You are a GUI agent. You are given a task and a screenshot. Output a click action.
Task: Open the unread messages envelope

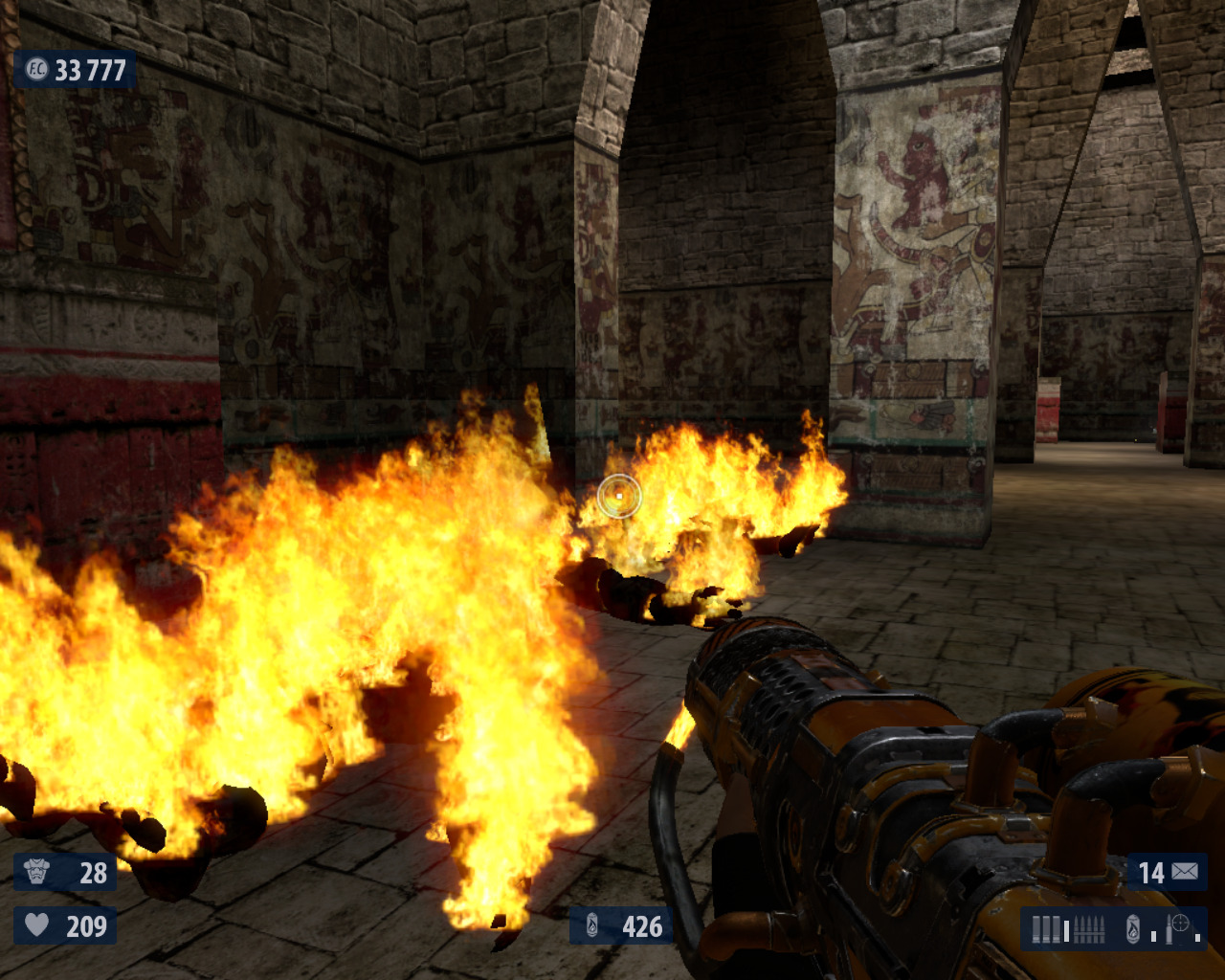(x=1185, y=872)
